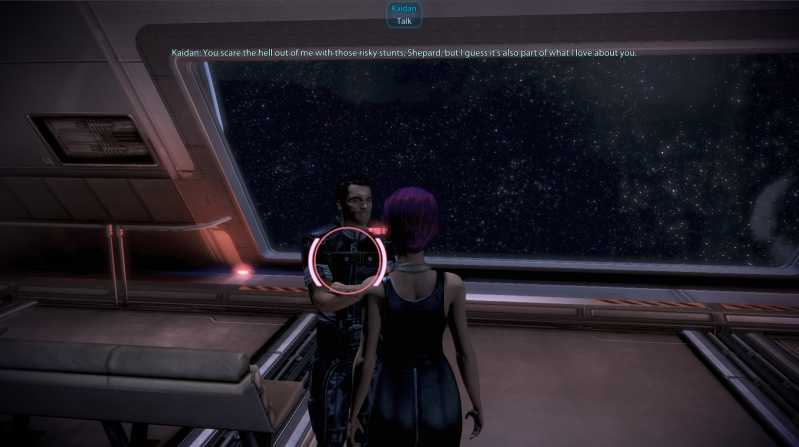Image resolution: width=799 pixels, height=447 pixels.
Task: Select the Talk prompt for Kaidan
Action: point(404,20)
